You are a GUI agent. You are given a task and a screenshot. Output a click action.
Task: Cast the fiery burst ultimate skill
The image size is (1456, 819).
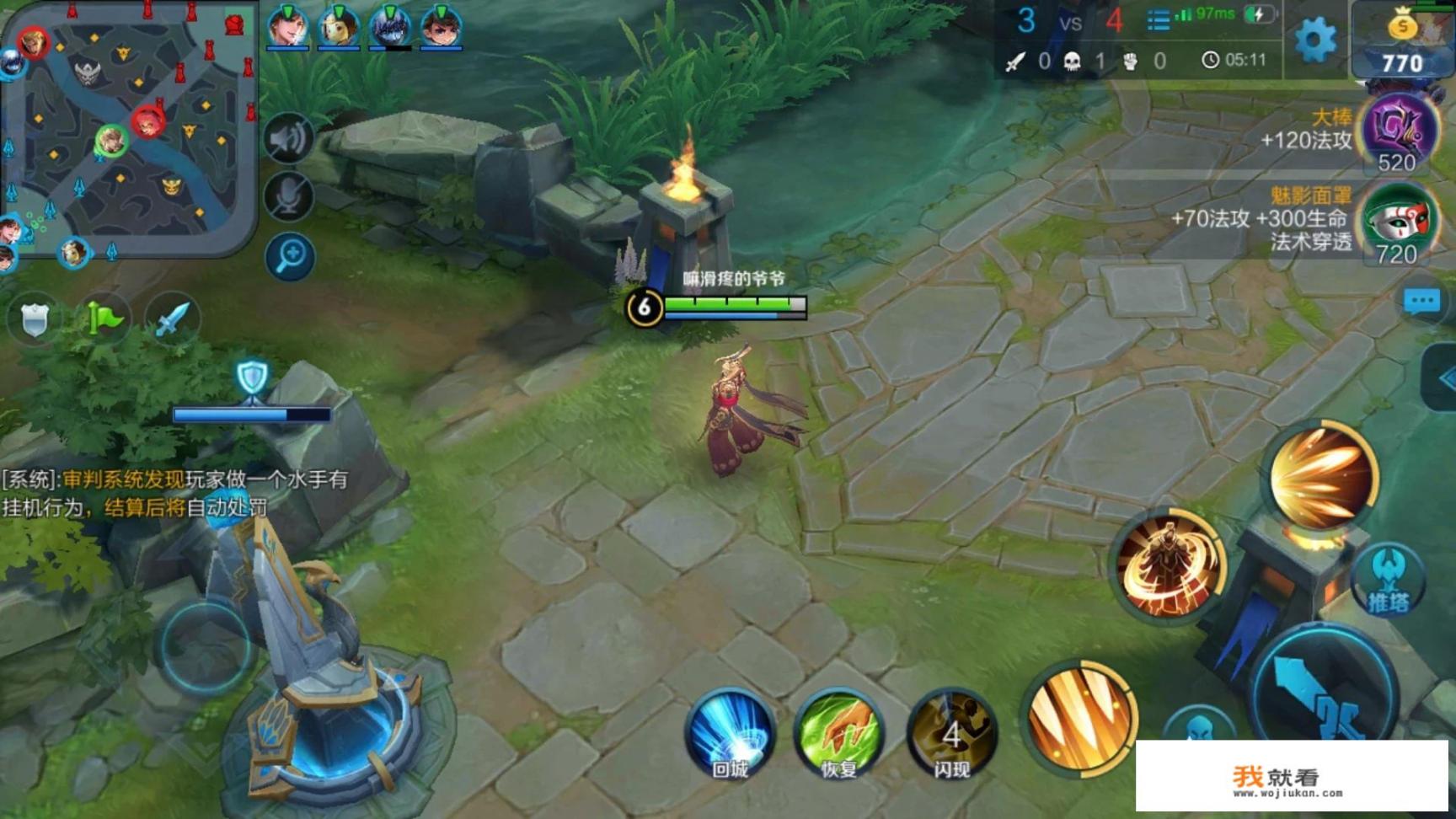pyautogui.click(x=1321, y=476)
